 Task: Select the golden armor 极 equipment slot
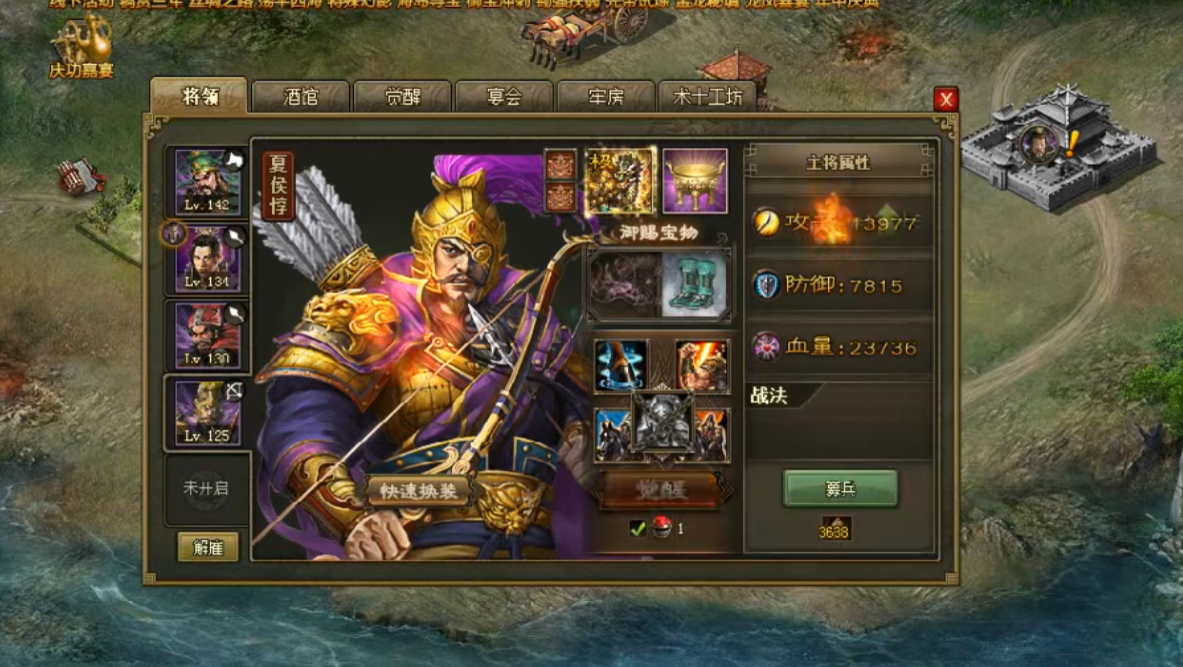(x=620, y=181)
